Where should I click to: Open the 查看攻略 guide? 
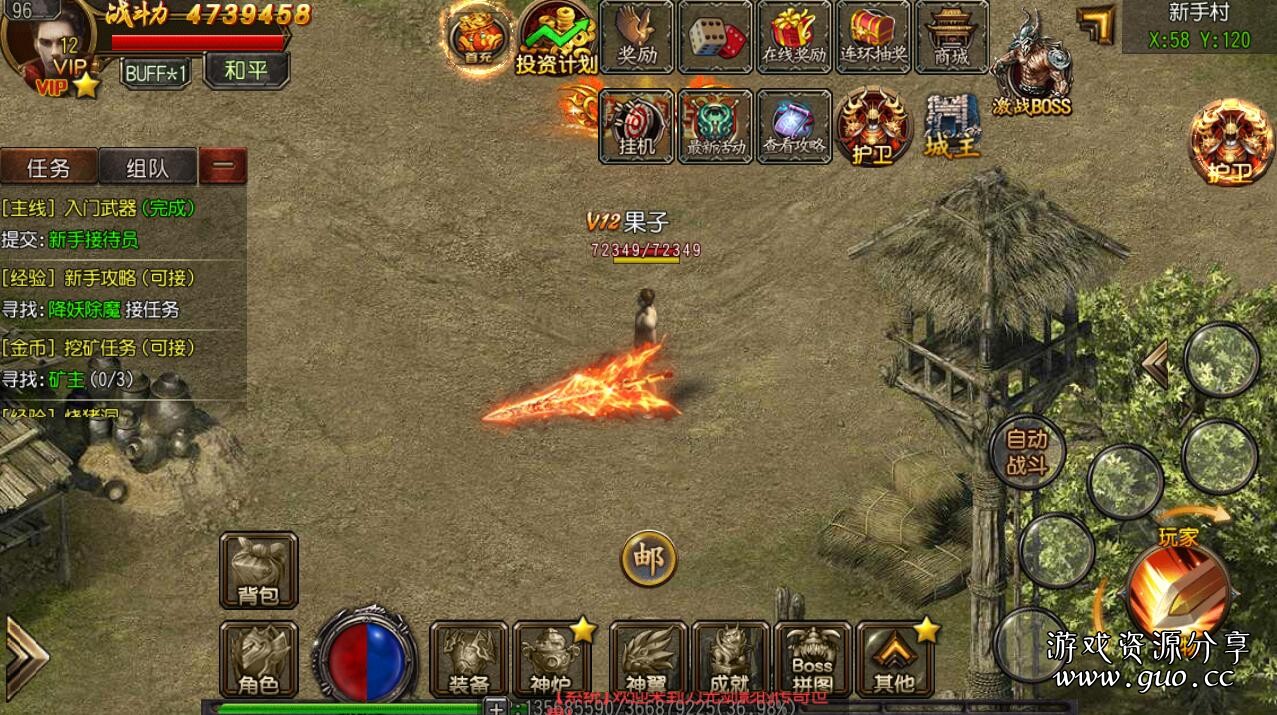point(794,126)
